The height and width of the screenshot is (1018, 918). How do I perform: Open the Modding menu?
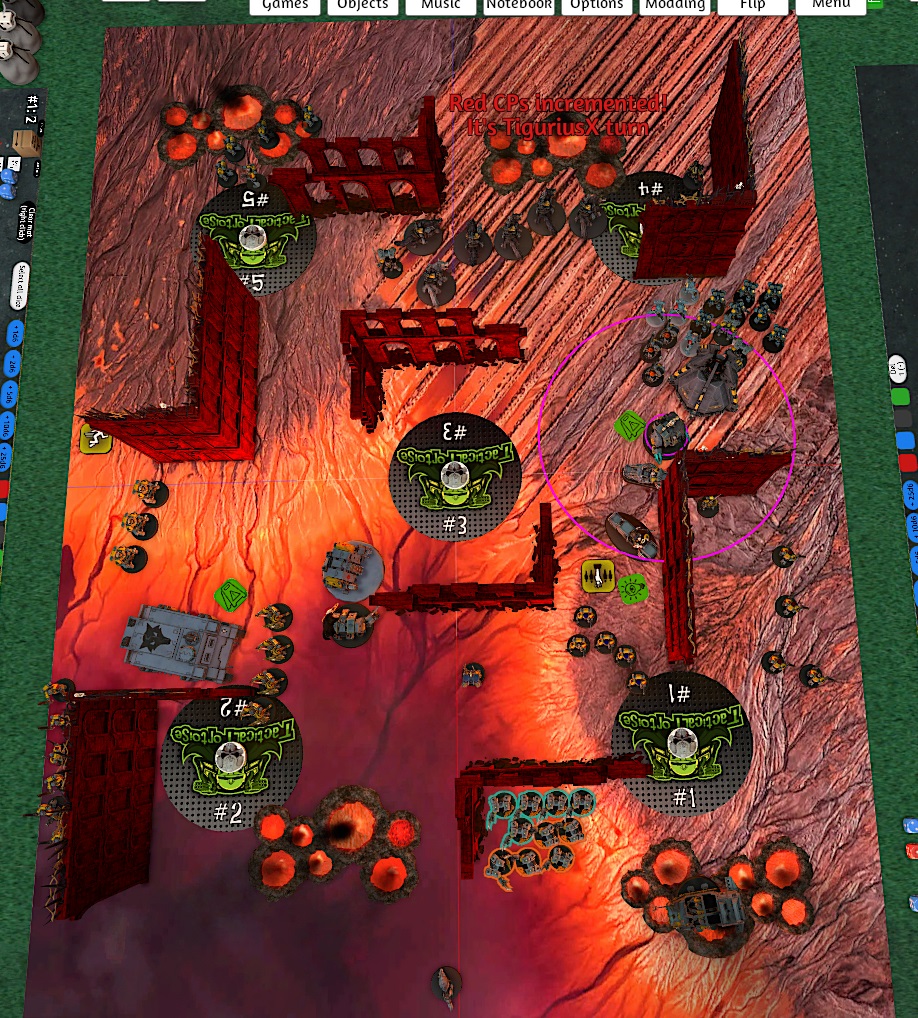click(x=674, y=5)
